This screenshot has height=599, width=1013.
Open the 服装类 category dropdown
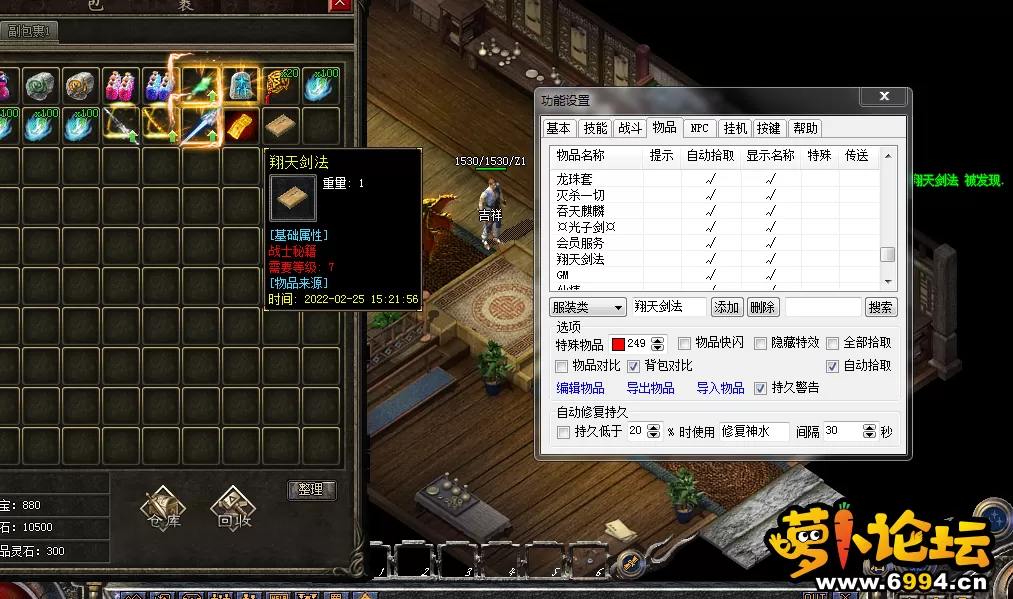[x=589, y=307]
